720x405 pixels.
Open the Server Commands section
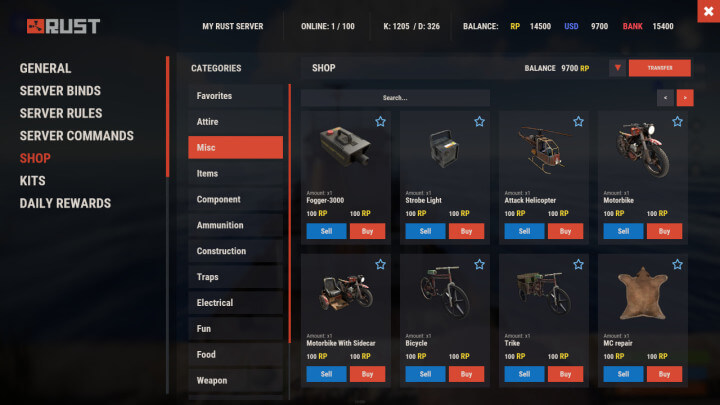[77, 135]
